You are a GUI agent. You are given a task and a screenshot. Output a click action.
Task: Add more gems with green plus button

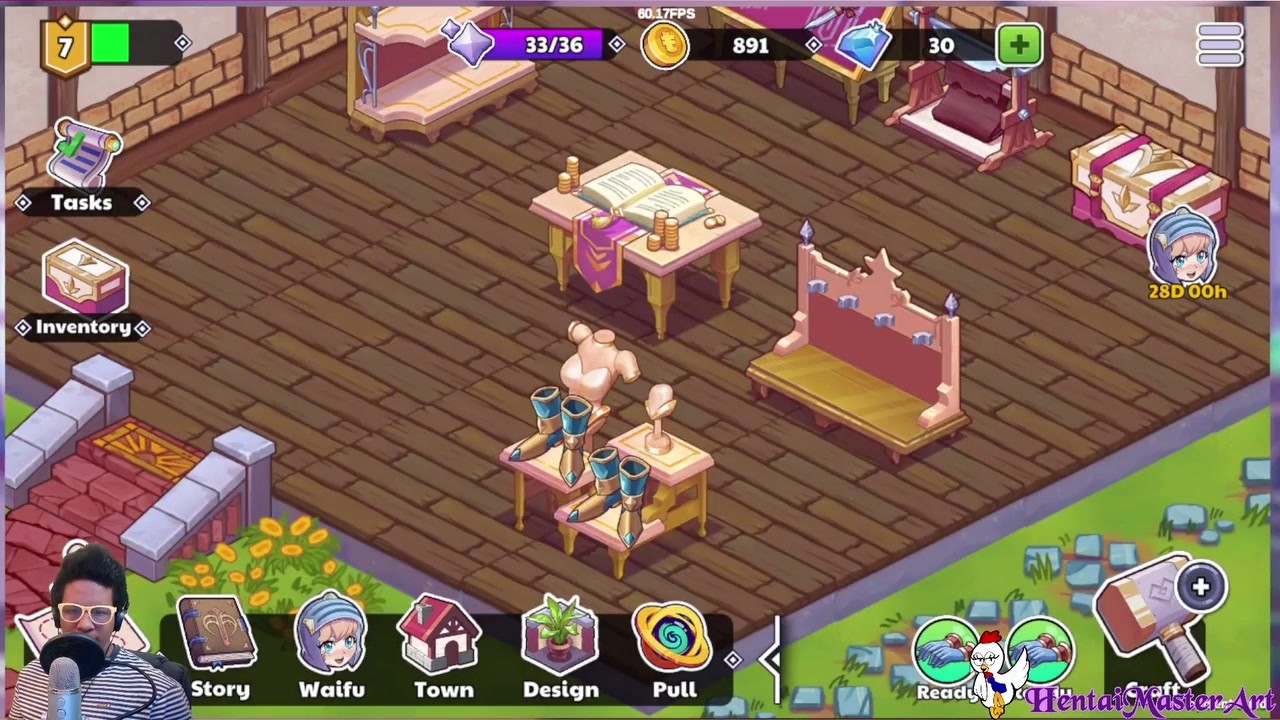click(x=1019, y=45)
